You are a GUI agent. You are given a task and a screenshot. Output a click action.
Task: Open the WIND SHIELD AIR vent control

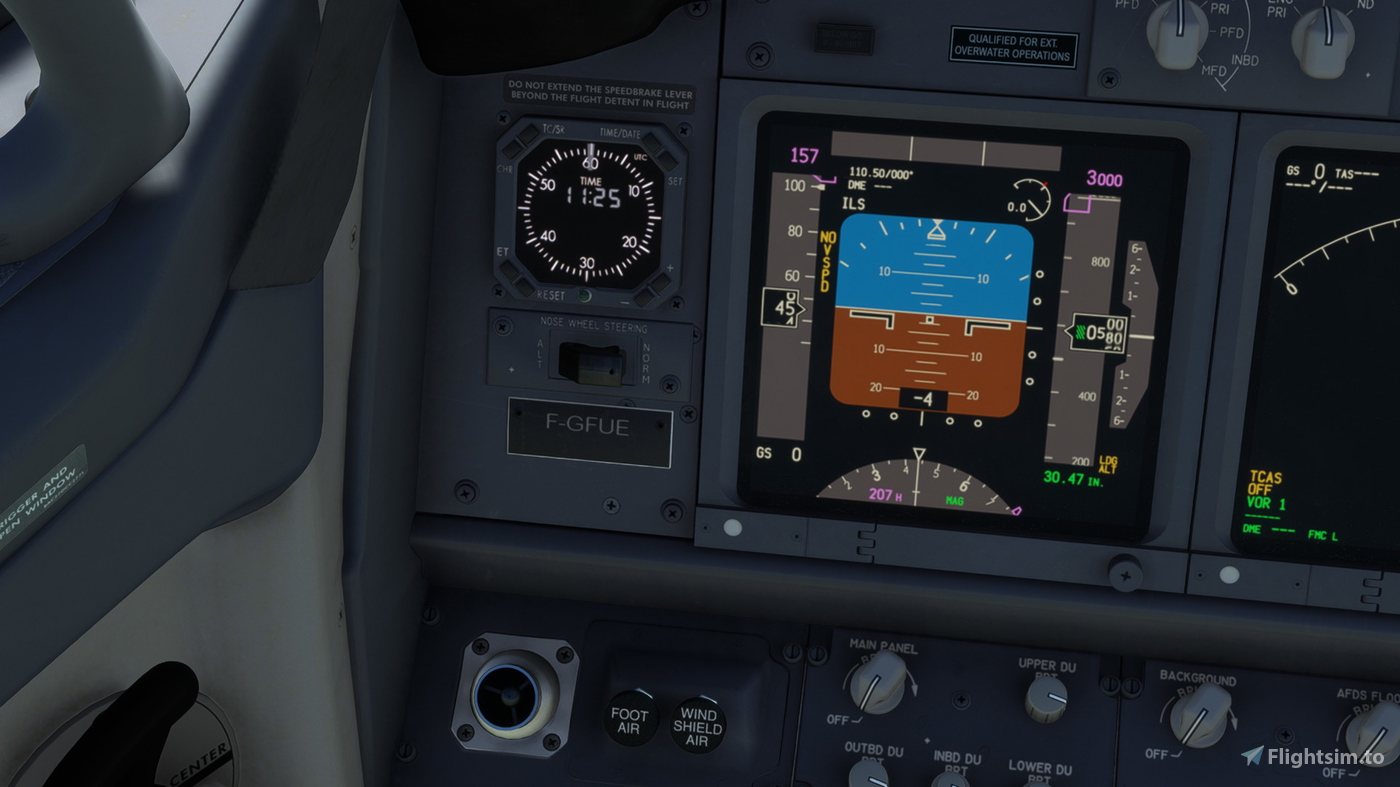point(697,725)
